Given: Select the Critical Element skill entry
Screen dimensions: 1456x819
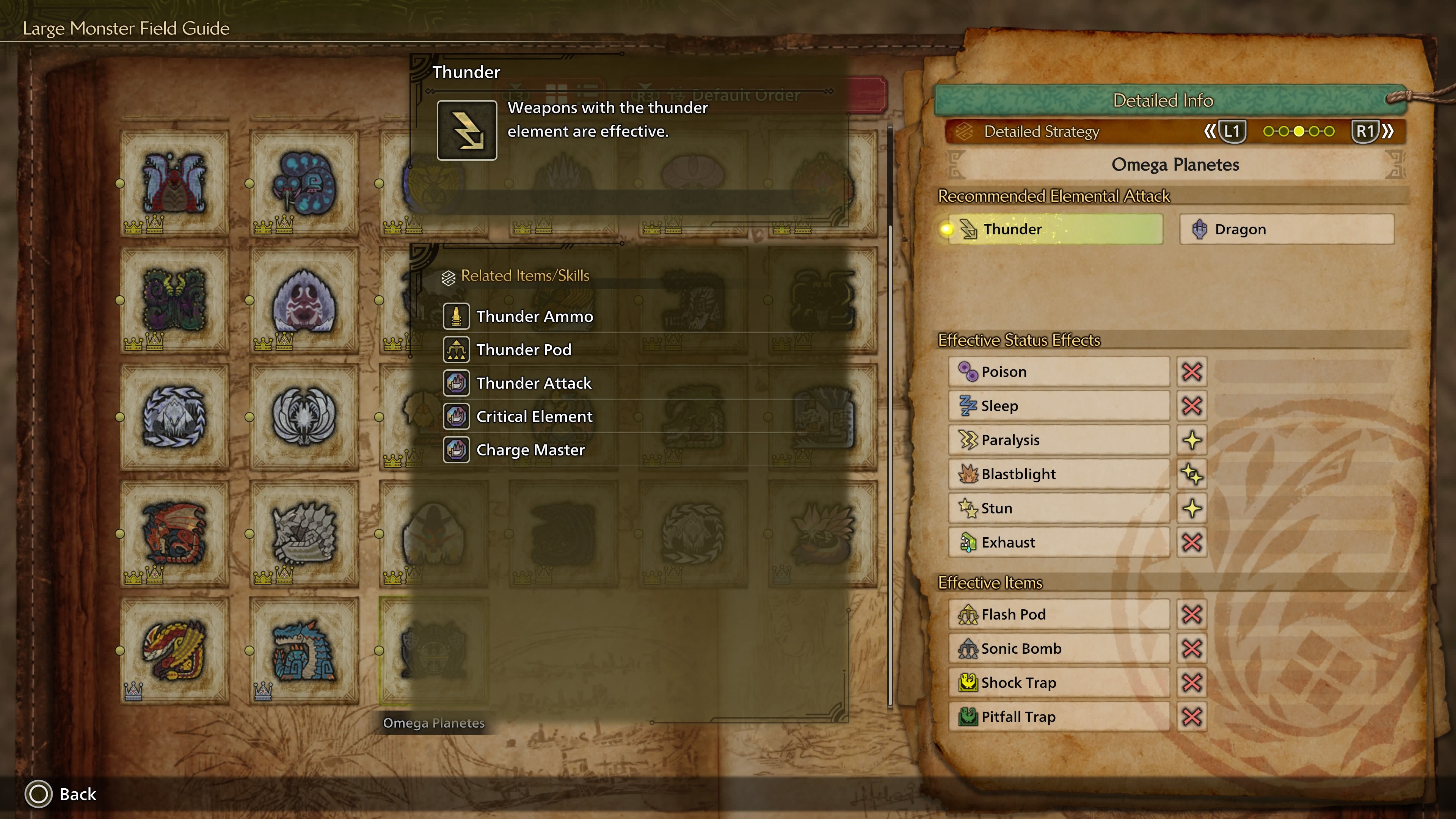Looking at the screenshot, I should coord(533,417).
